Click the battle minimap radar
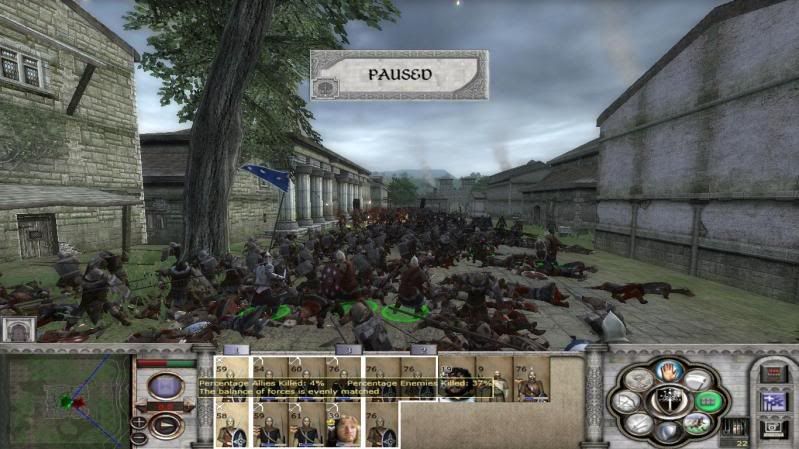The height and width of the screenshot is (449, 799). (65, 400)
